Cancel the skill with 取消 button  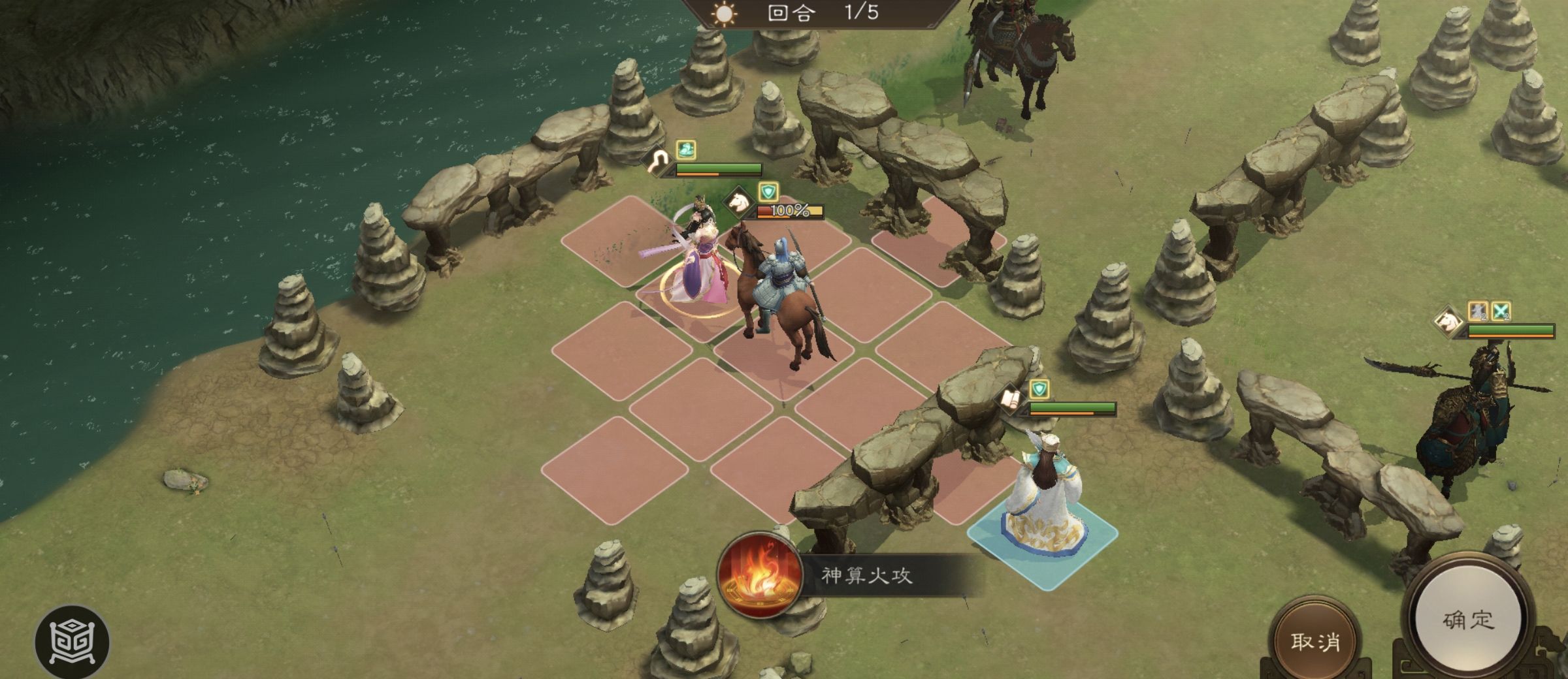click(x=1315, y=641)
